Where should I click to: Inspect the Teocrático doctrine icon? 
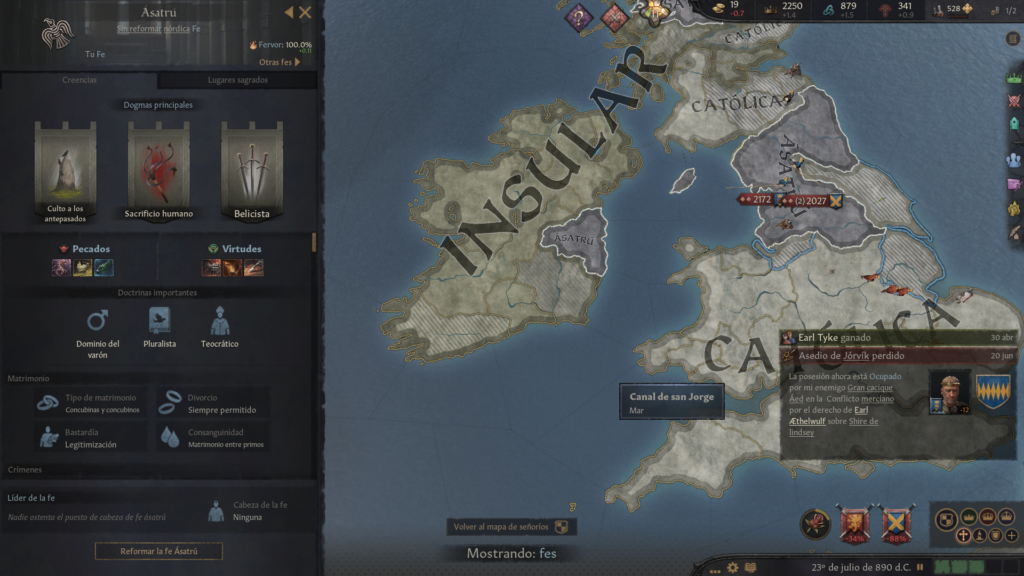[x=220, y=329]
